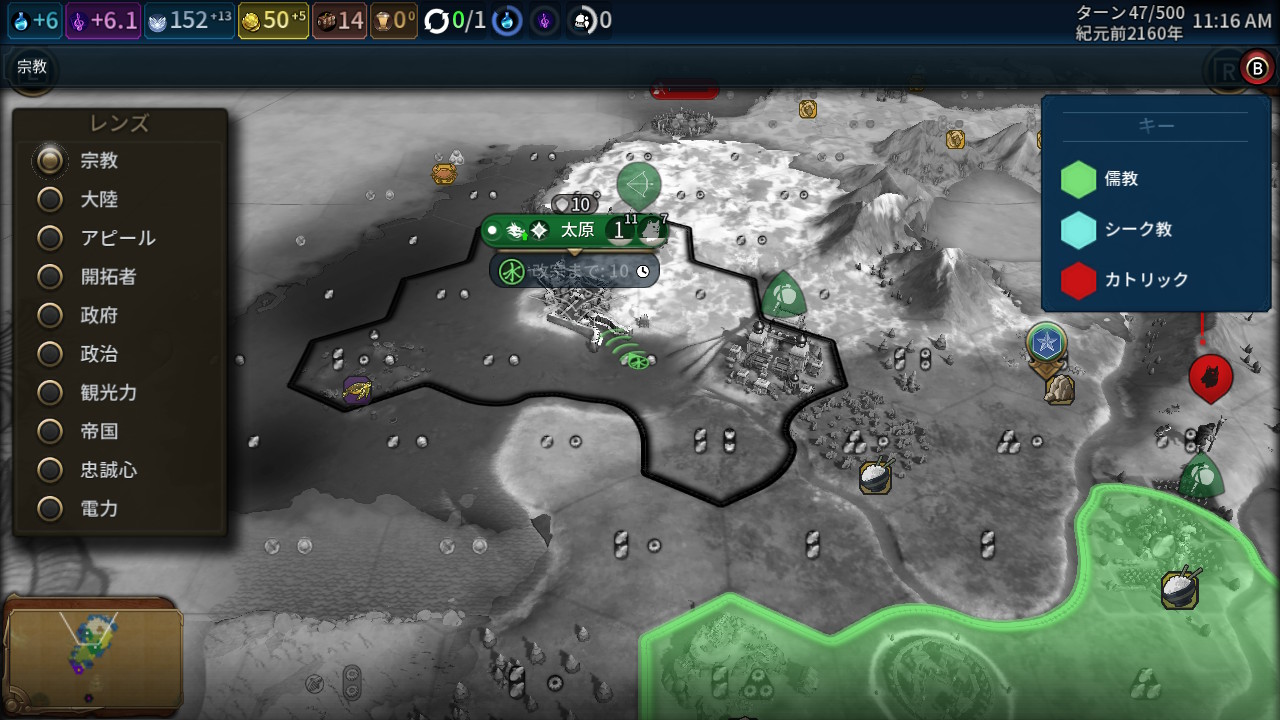Click the culture yield indicator

point(103,21)
